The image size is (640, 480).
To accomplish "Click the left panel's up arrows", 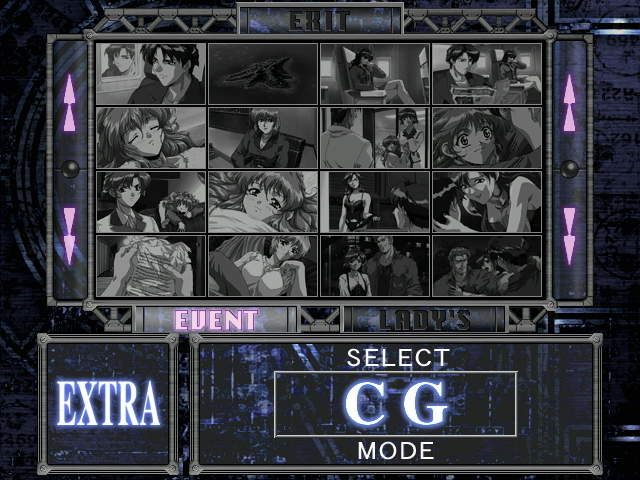I will point(69,104).
